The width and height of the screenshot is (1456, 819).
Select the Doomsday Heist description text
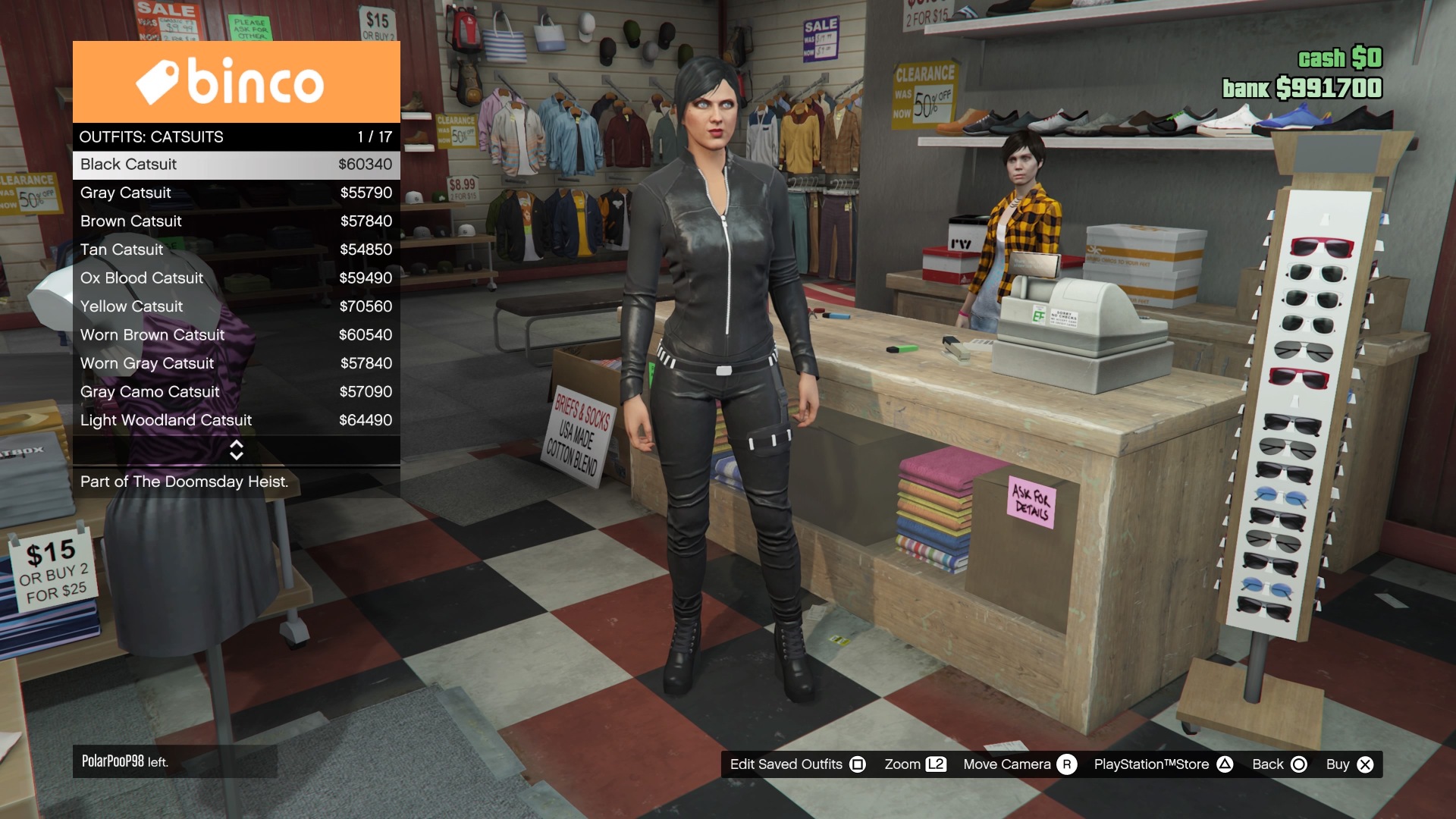184,482
